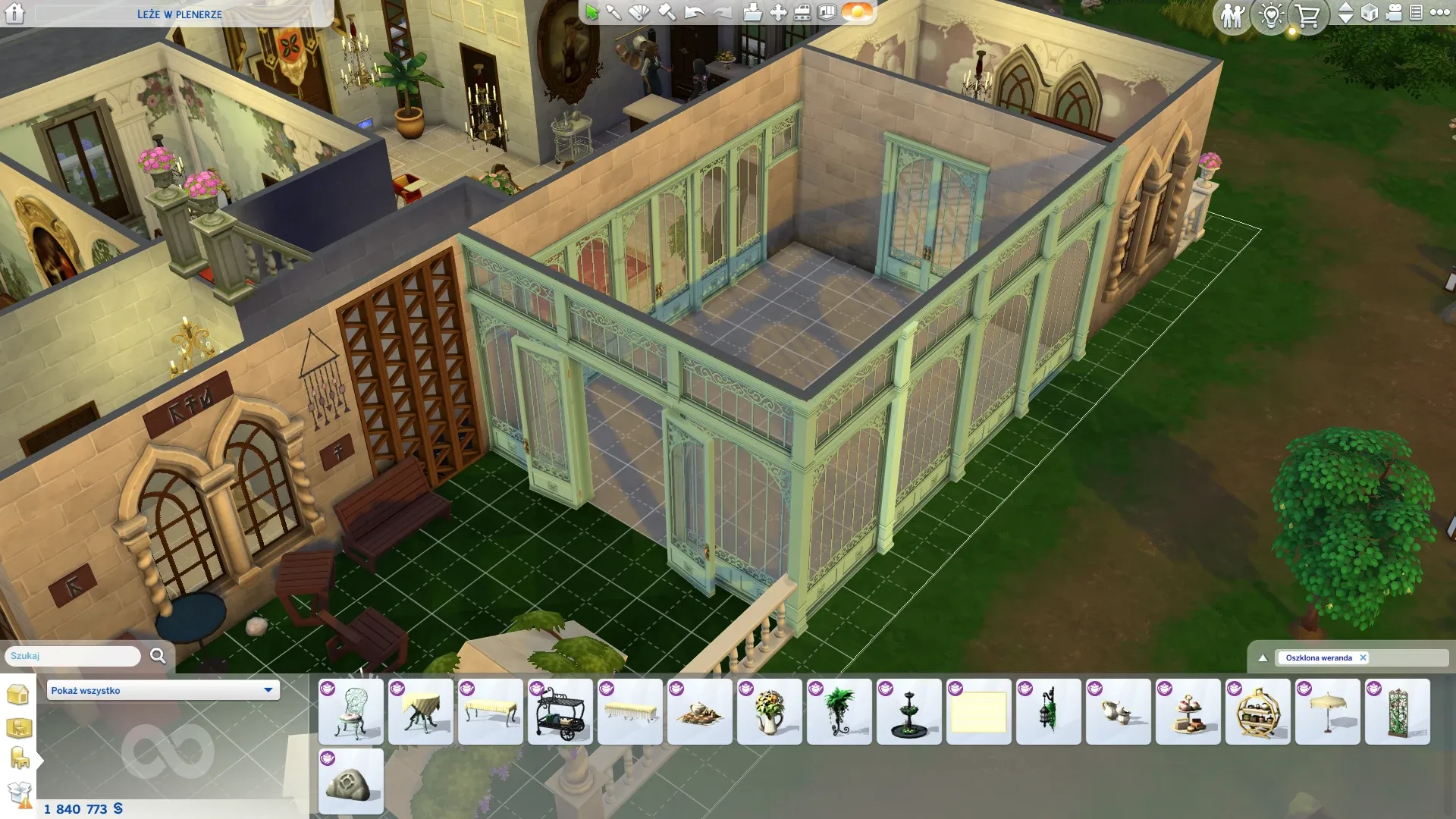Image resolution: width=1456 pixels, height=819 pixels.
Task: Switch to Live Mode with the Sims icon
Action: point(1232,15)
